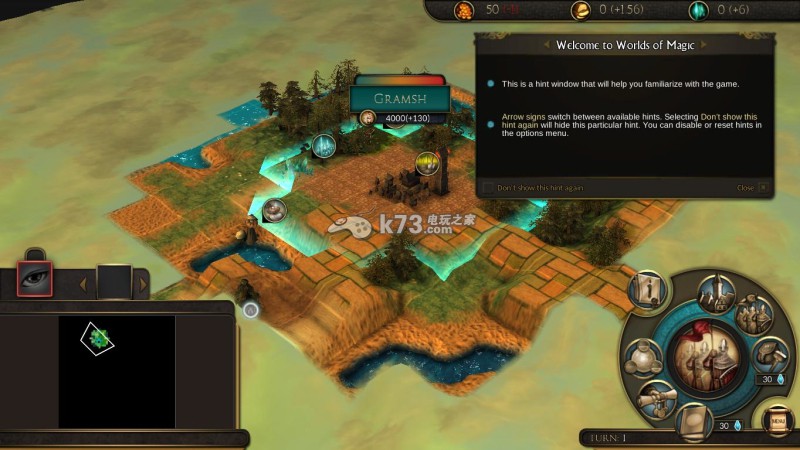This screenshot has width=800, height=450.
Task: Open the anvil and hammer crafting icon
Action: [x=769, y=355]
